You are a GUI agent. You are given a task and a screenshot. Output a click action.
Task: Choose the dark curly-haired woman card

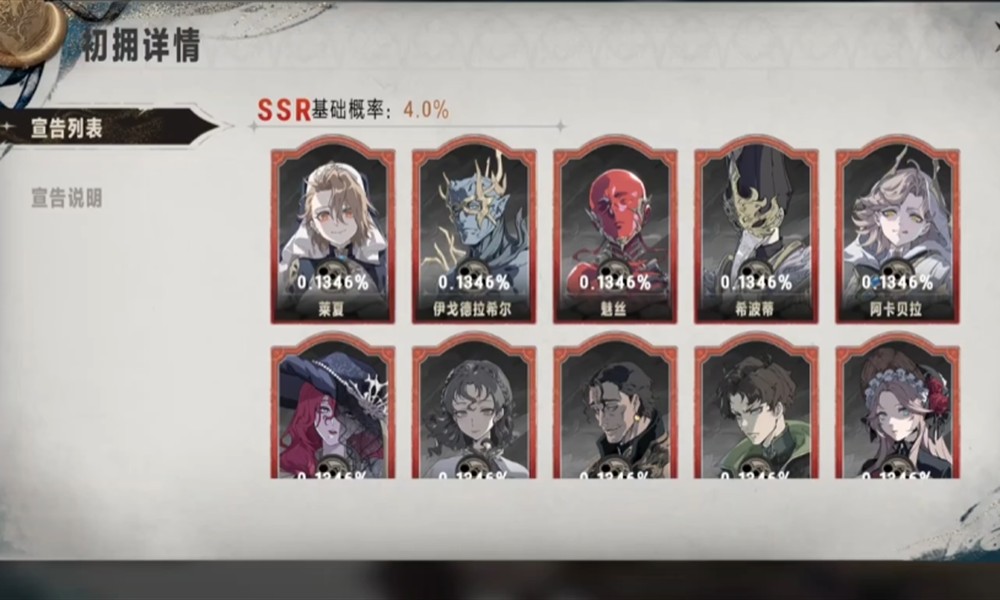coord(473,408)
